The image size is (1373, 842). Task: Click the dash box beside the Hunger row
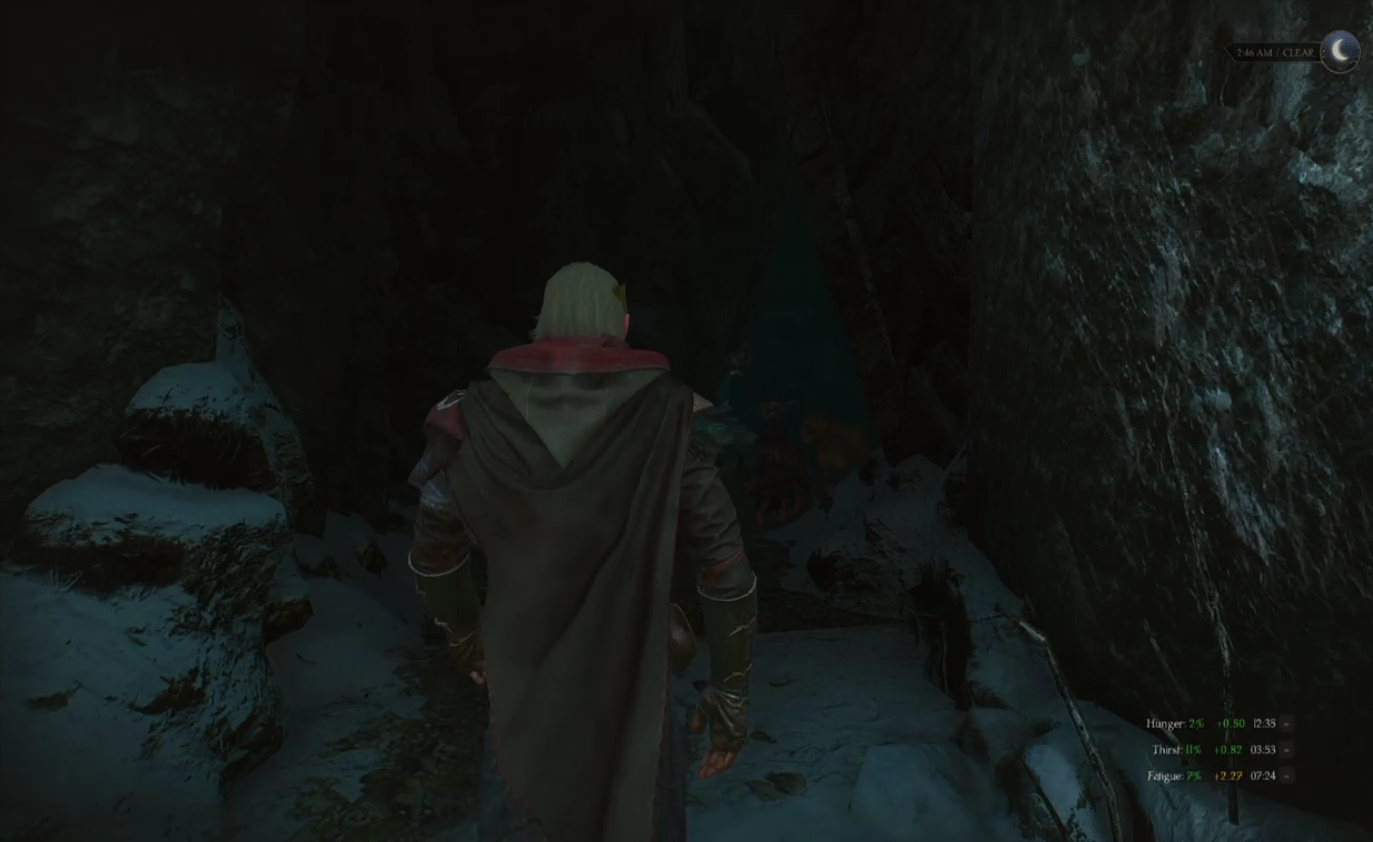1286,723
